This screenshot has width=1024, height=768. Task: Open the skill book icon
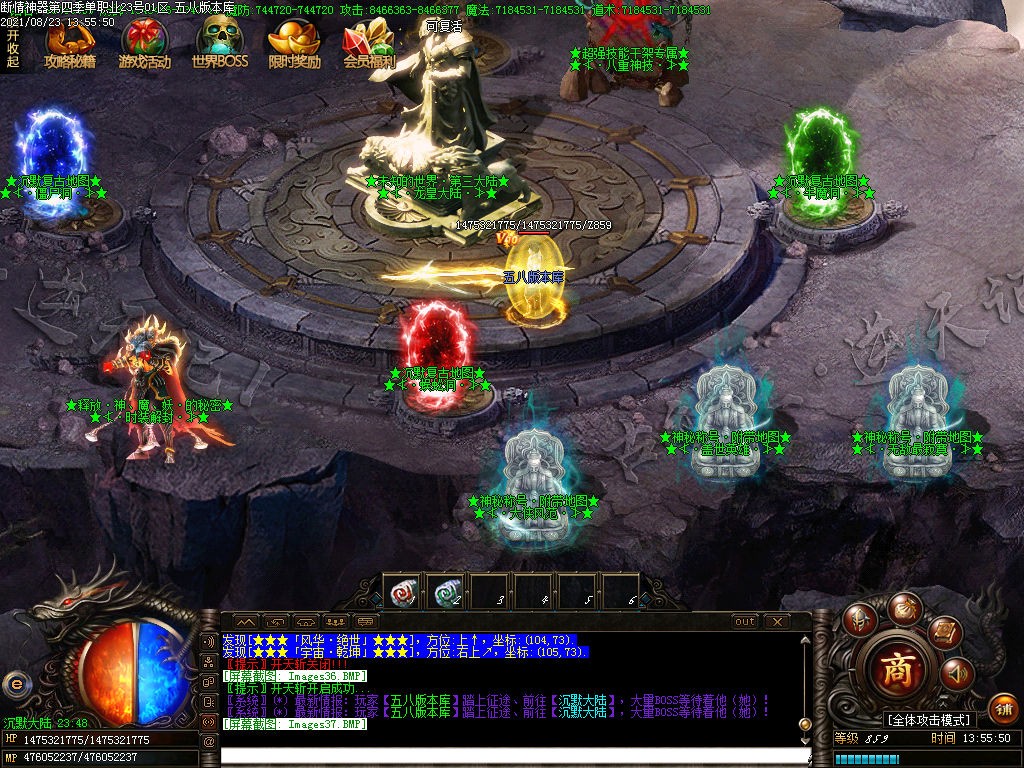coord(943,630)
